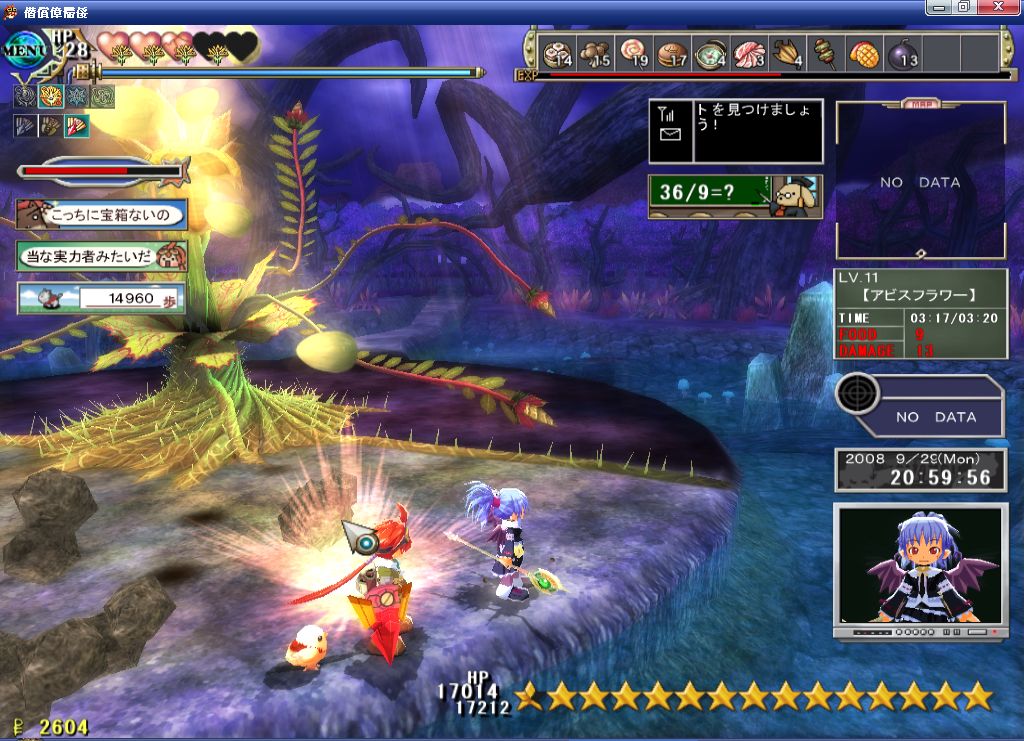Select the brown bun item slot

(673, 53)
